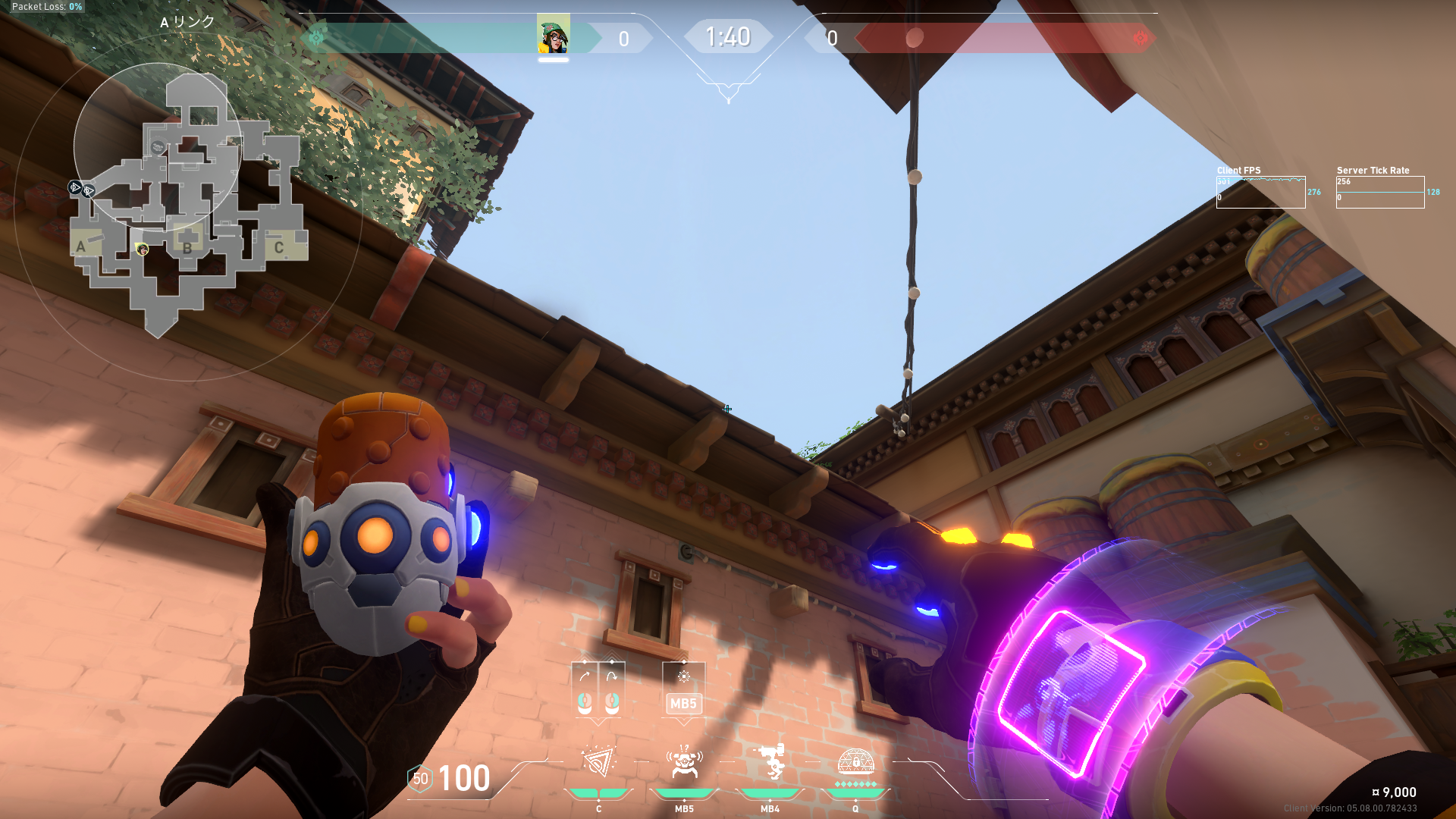Screen dimensions: 1456x819
Task: Ping the C site marker on the minimap
Action: (x=279, y=247)
